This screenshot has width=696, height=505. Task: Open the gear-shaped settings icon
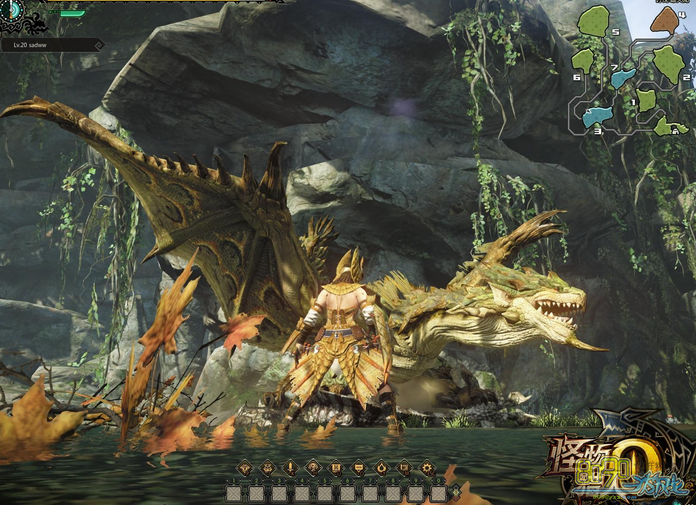[427, 467]
